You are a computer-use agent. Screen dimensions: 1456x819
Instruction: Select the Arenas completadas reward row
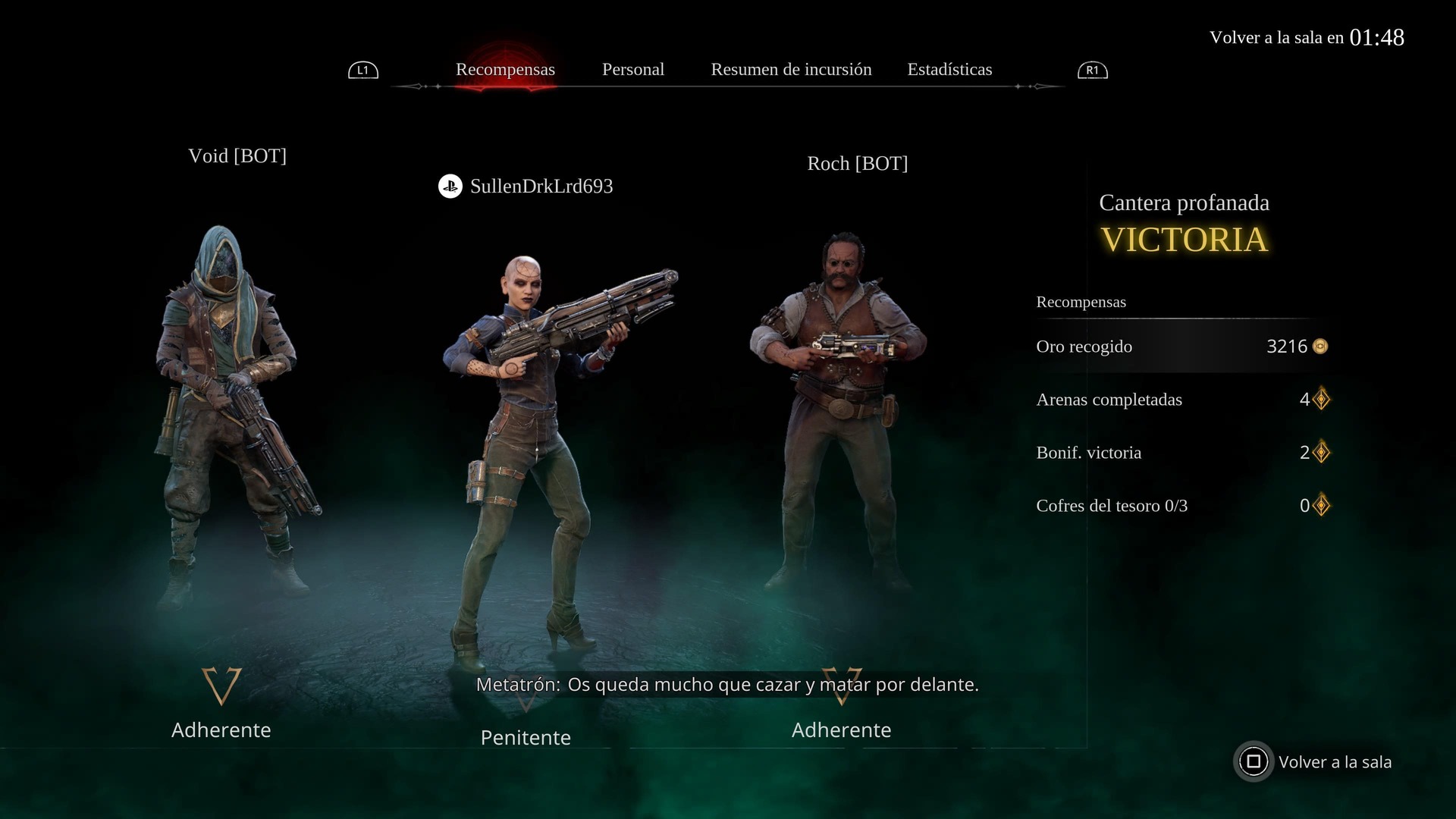point(1181,400)
